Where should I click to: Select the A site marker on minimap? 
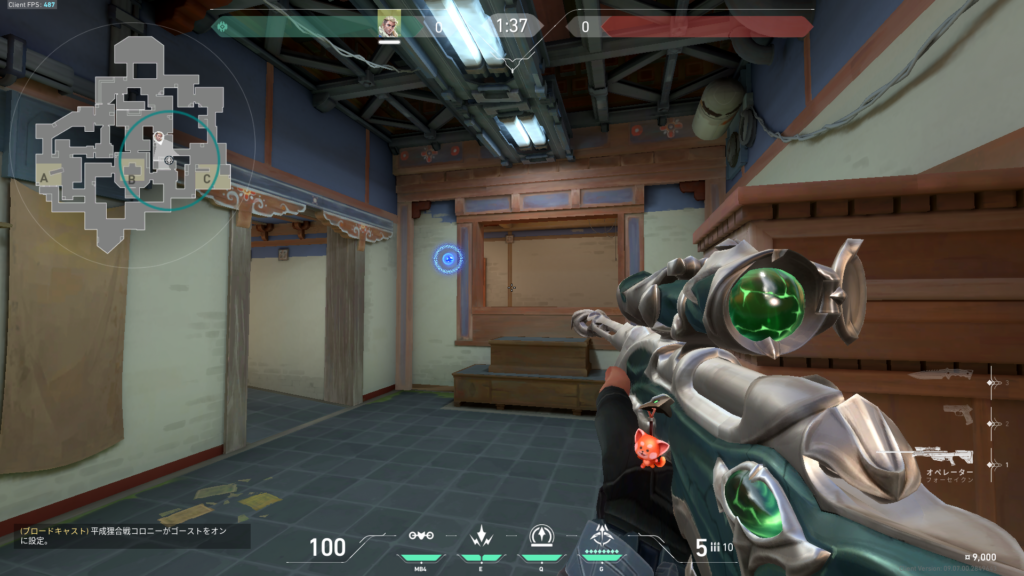pos(44,178)
